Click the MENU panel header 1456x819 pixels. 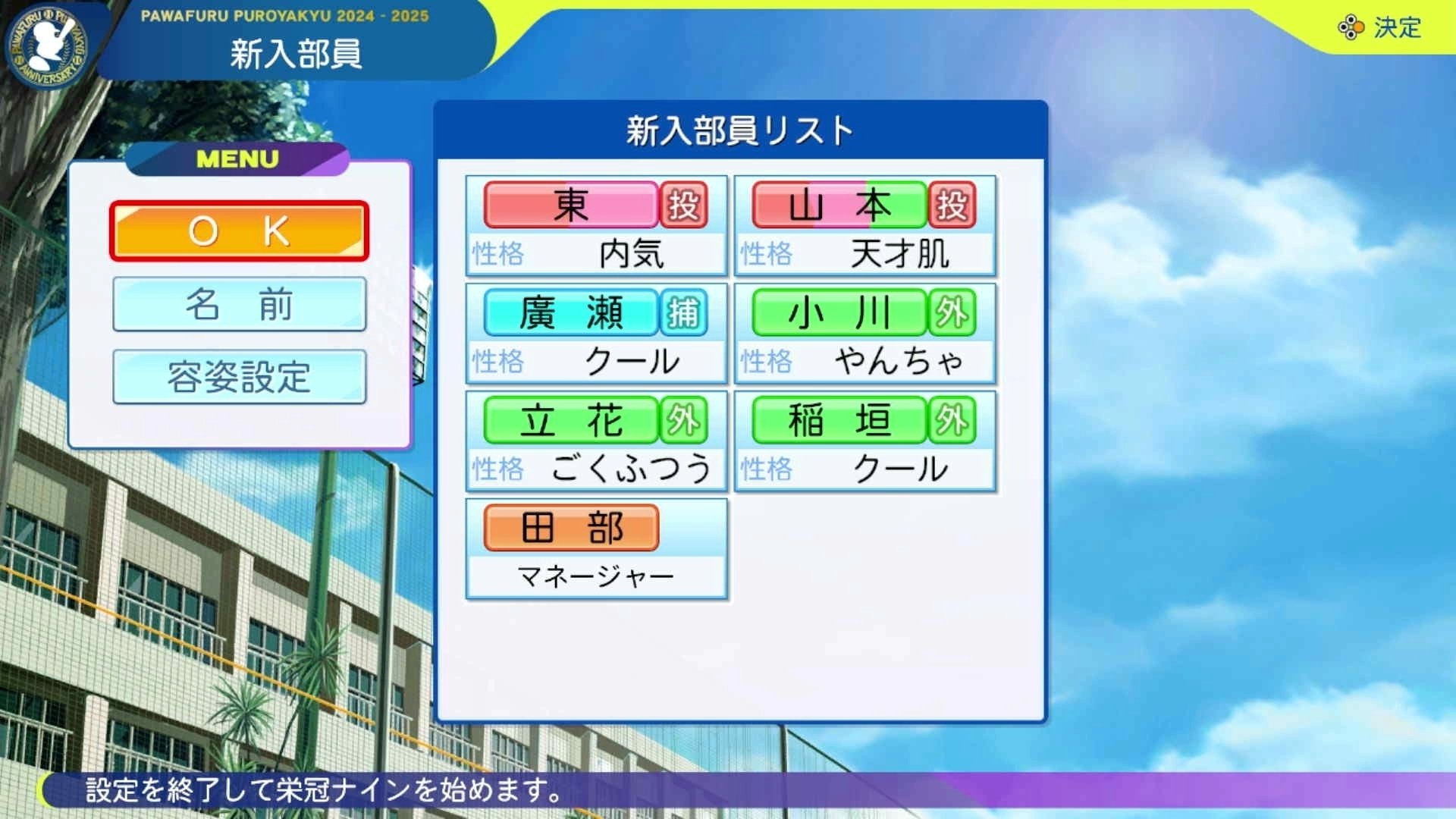(237, 158)
